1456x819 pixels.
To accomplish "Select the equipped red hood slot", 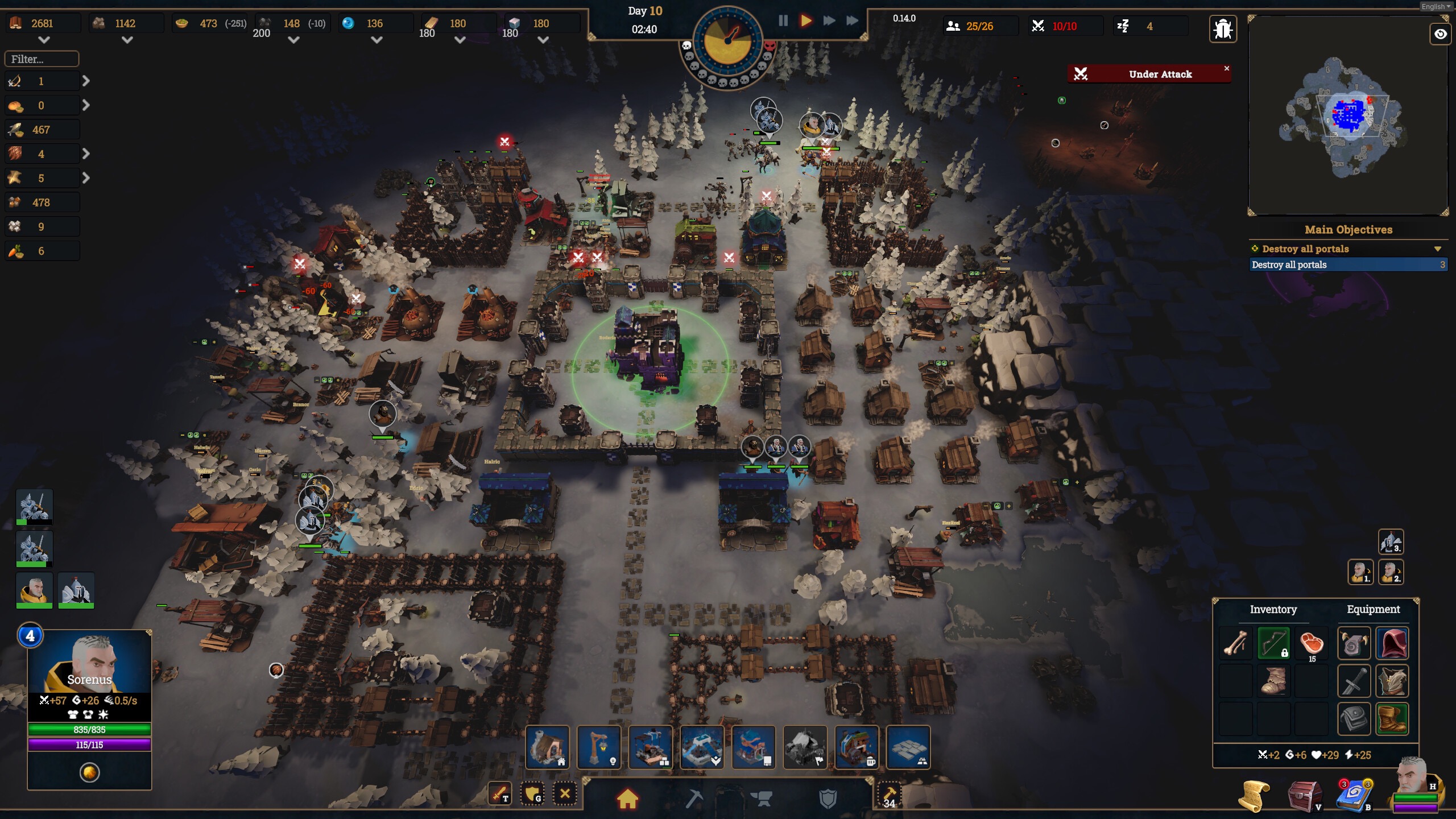I will (x=1392, y=644).
